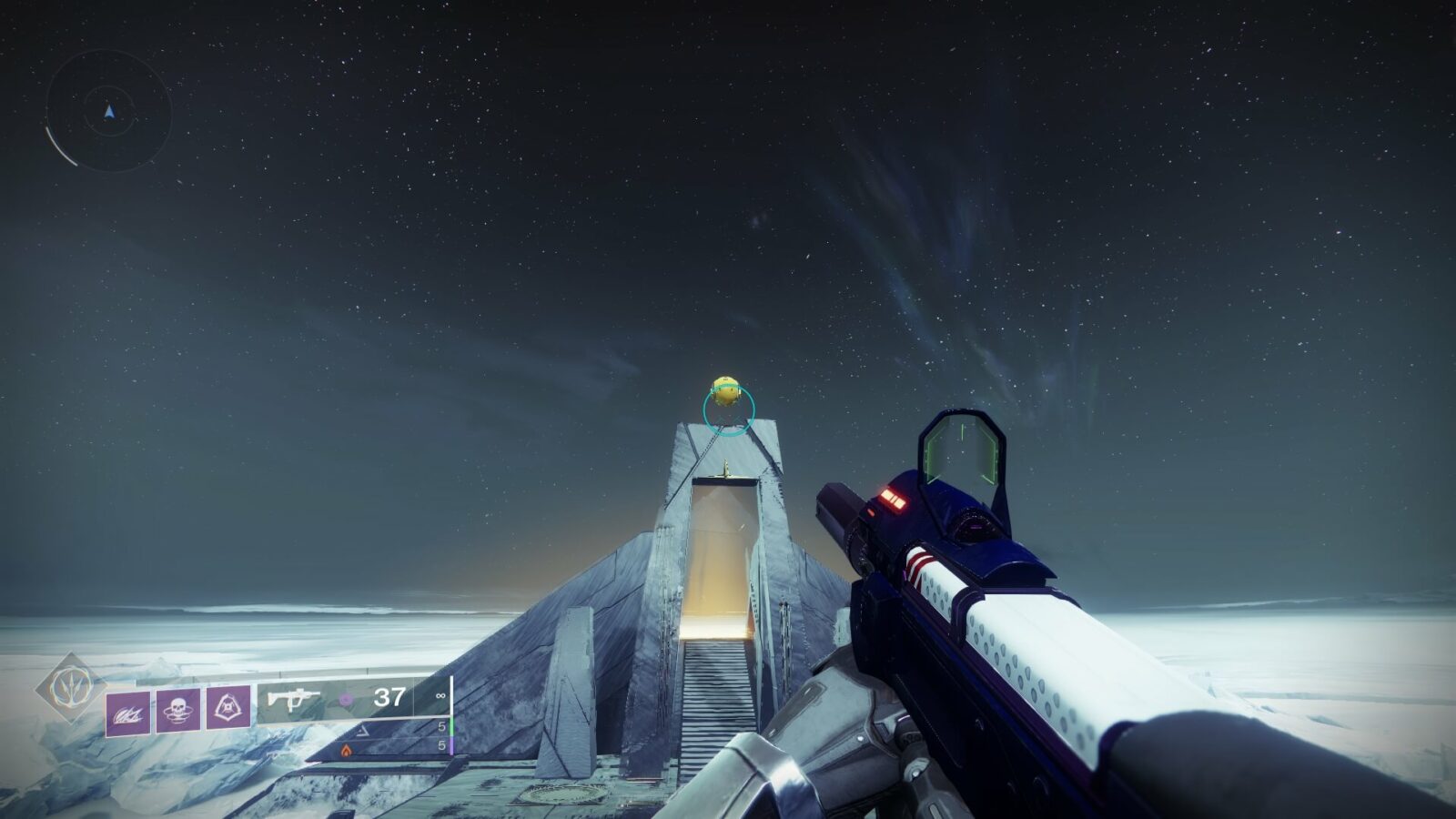Click the ammo count reading 37
Viewport: 1456px width, 819px height.
point(389,697)
